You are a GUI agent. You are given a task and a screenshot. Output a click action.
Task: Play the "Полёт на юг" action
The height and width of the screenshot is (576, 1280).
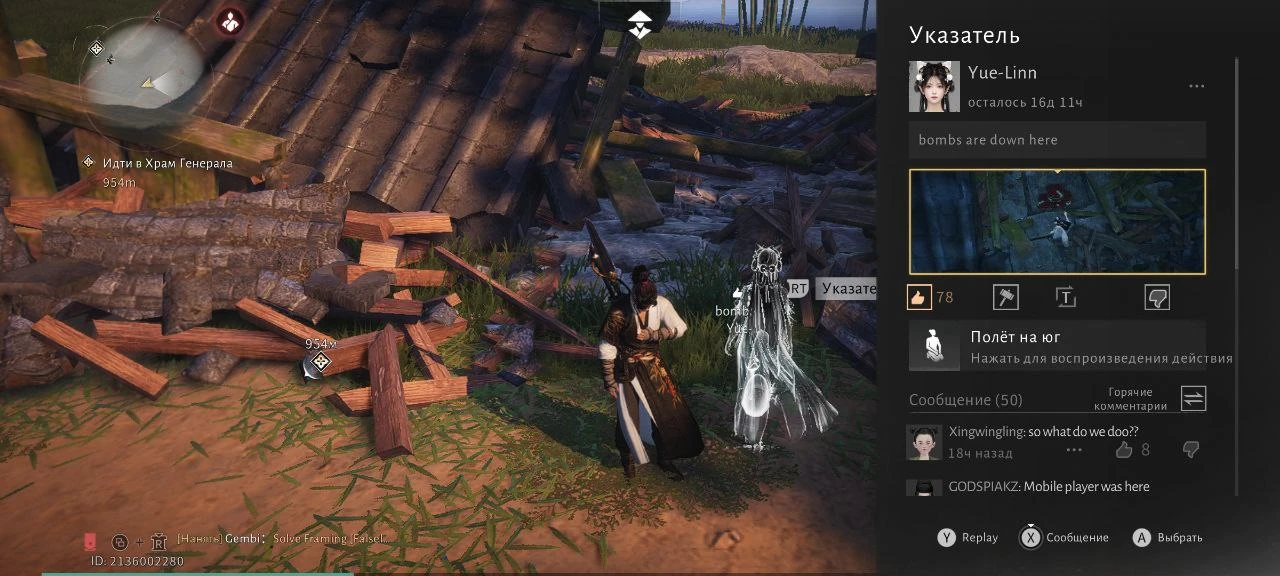click(1057, 346)
